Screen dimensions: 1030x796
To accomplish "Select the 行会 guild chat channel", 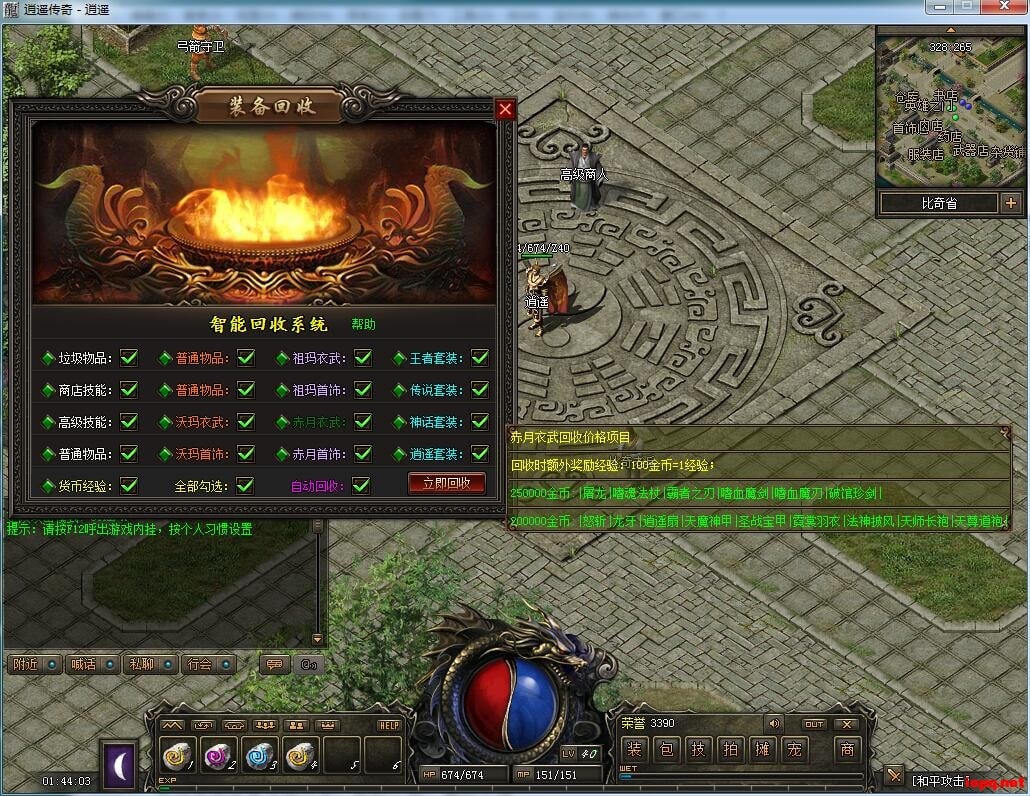I will (x=208, y=664).
